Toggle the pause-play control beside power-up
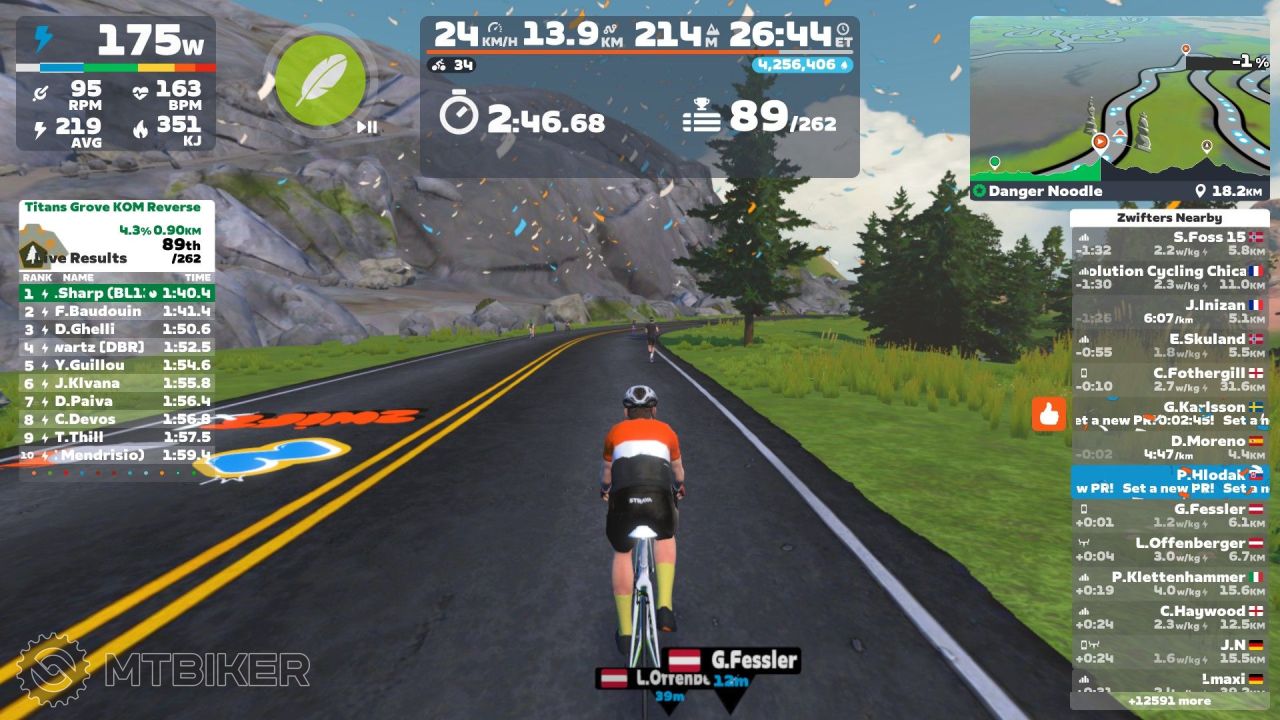This screenshot has width=1280, height=720. [367, 127]
